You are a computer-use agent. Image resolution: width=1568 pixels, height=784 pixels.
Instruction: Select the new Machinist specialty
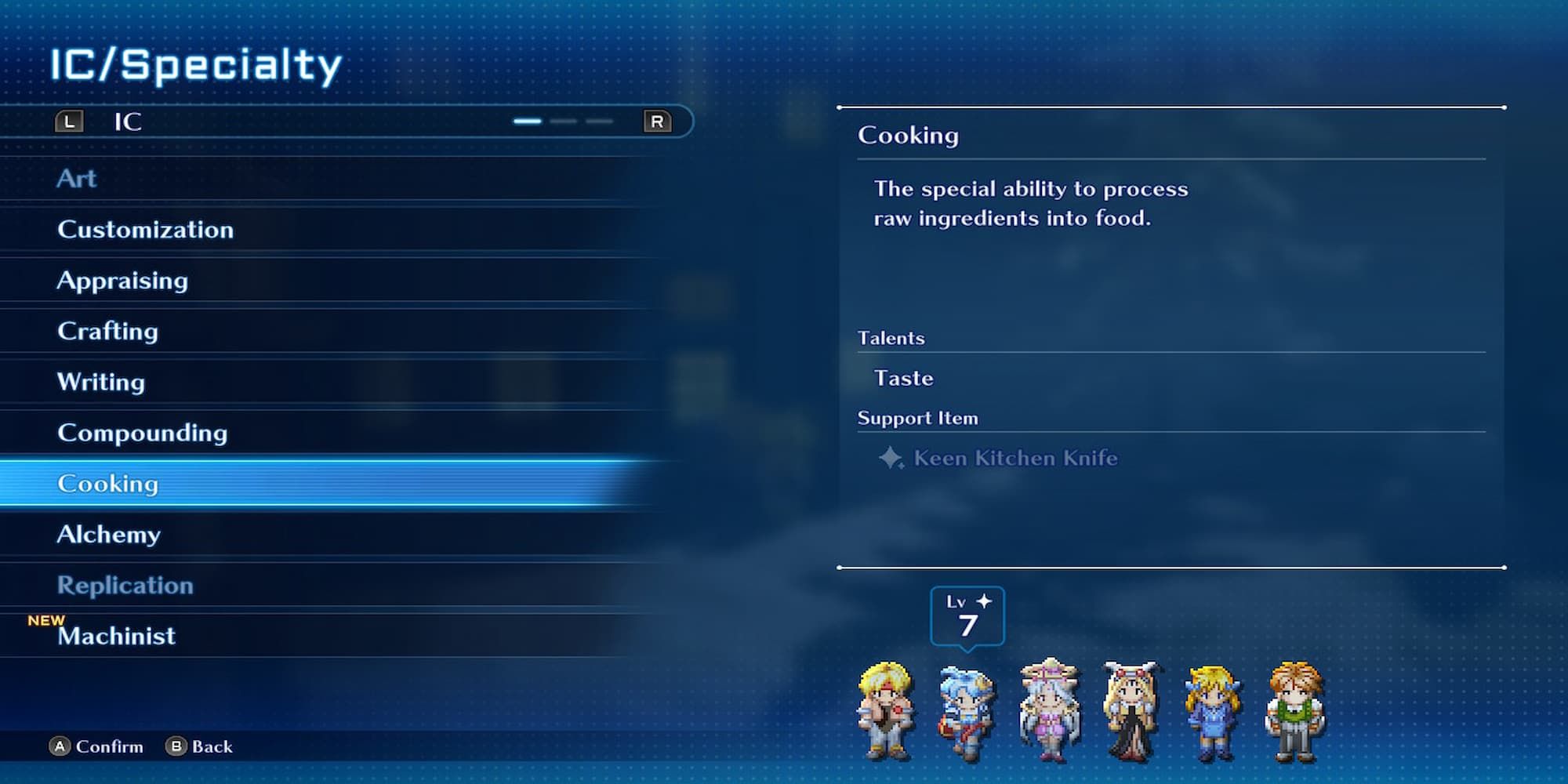tap(116, 637)
